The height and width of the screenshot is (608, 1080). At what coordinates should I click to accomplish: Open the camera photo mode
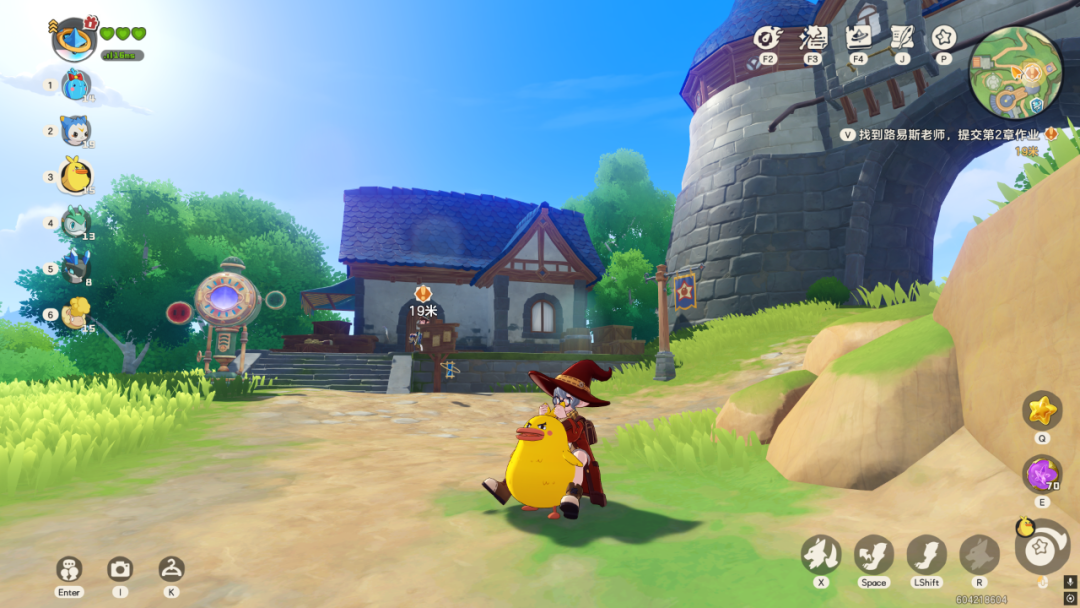(x=120, y=569)
